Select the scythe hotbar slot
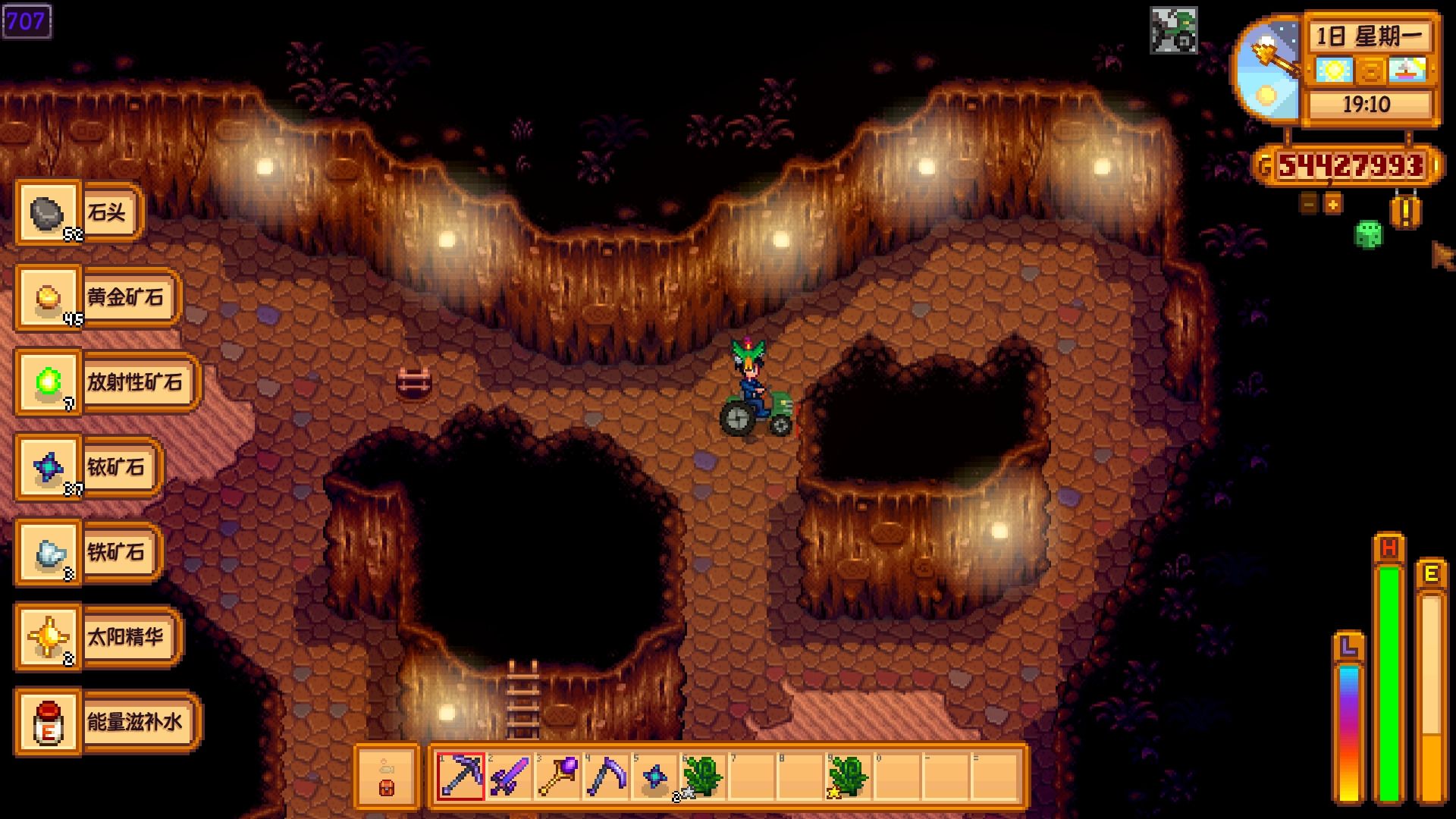Screen dimensions: 1456x819 [x=607, y=776]
